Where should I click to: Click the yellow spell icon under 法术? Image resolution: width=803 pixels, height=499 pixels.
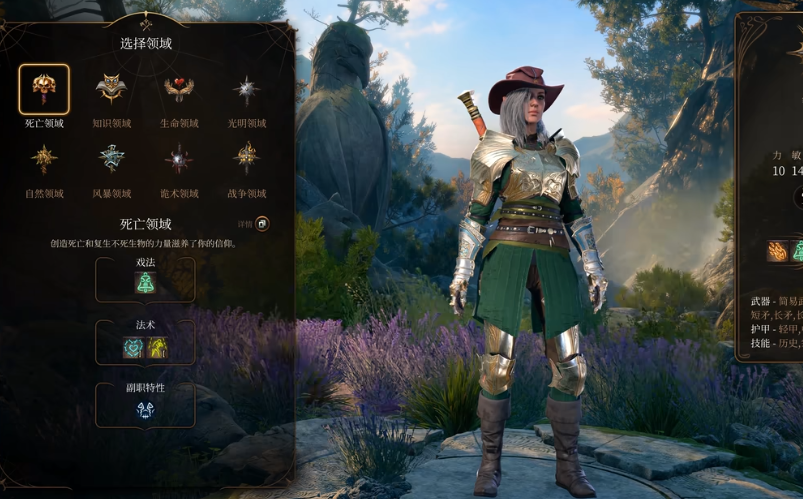(157, 347)
